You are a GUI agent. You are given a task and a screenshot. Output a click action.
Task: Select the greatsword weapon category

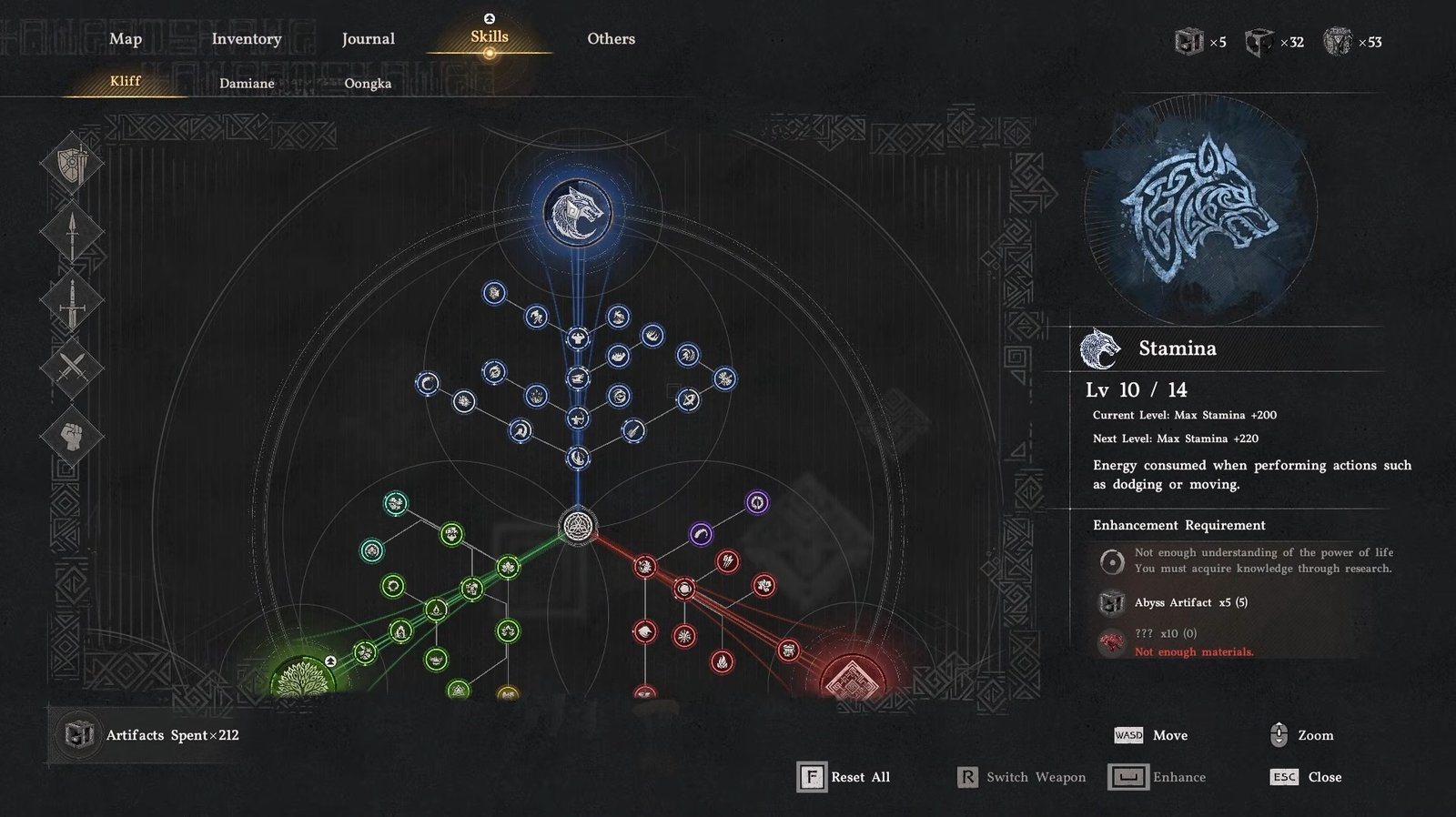click(x=71, y=301)
